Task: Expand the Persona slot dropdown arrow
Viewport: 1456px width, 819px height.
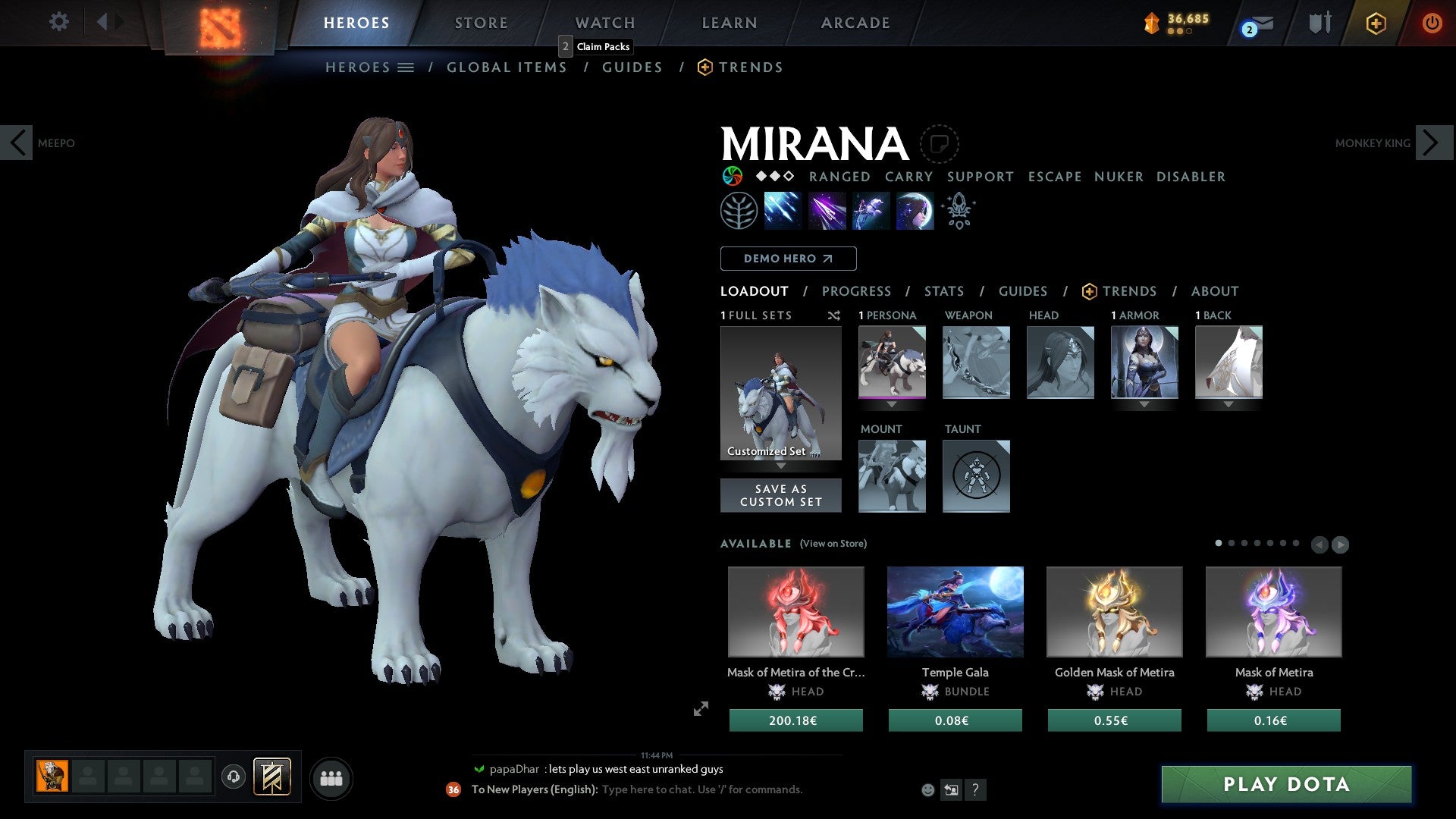Action: [x=892, y=405]
